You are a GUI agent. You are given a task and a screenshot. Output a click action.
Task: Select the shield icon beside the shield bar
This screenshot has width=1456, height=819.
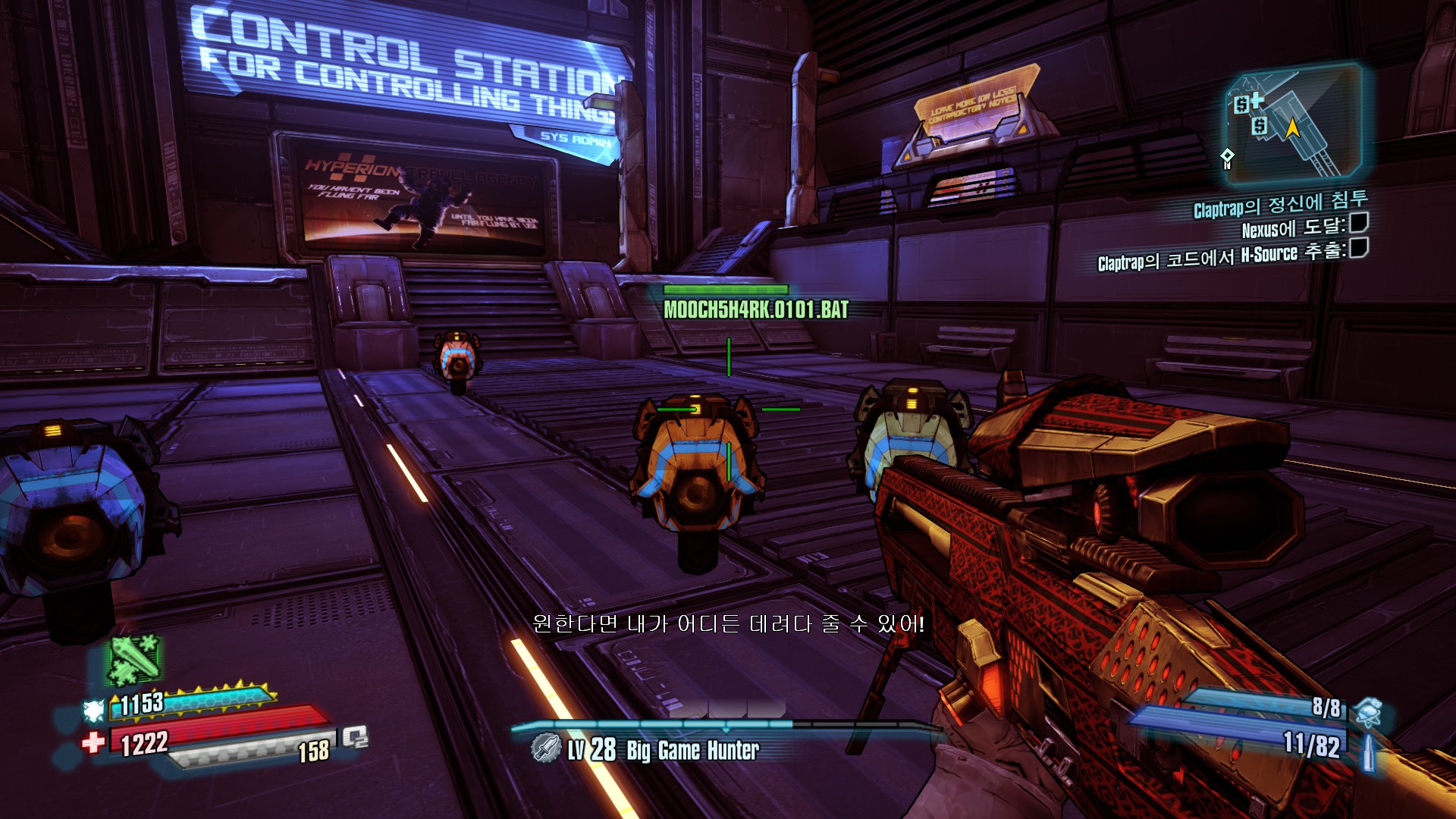(93, 711)
